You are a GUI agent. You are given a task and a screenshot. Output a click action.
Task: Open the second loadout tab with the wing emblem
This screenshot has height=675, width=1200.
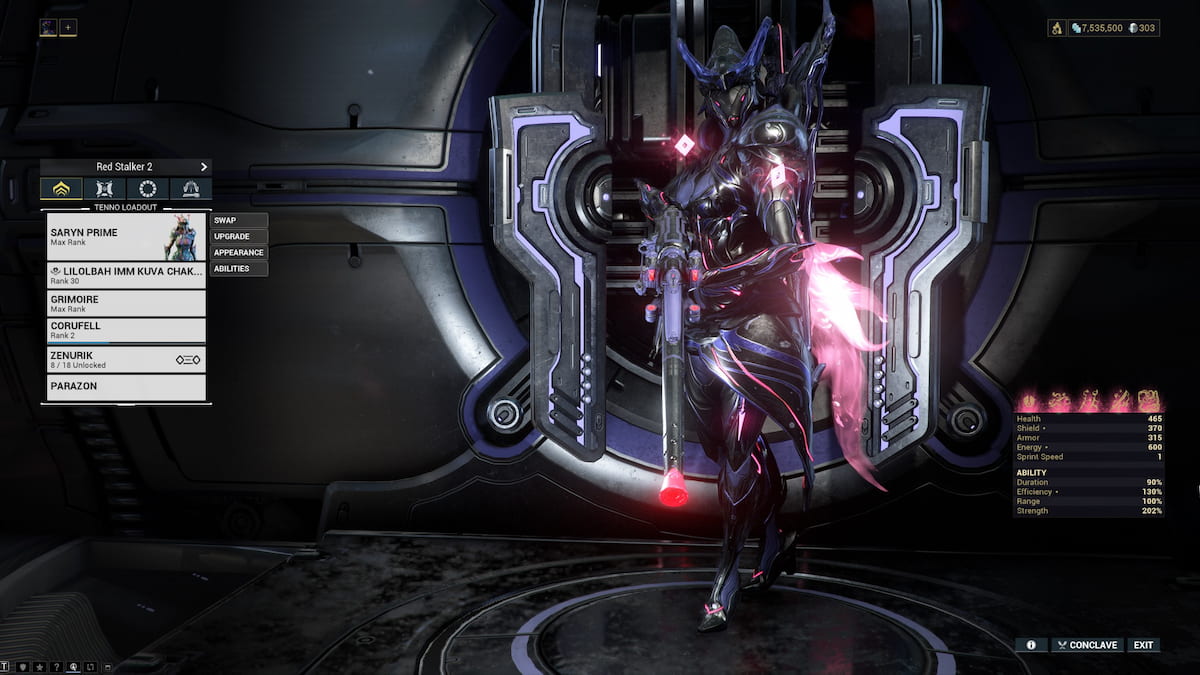104,188
